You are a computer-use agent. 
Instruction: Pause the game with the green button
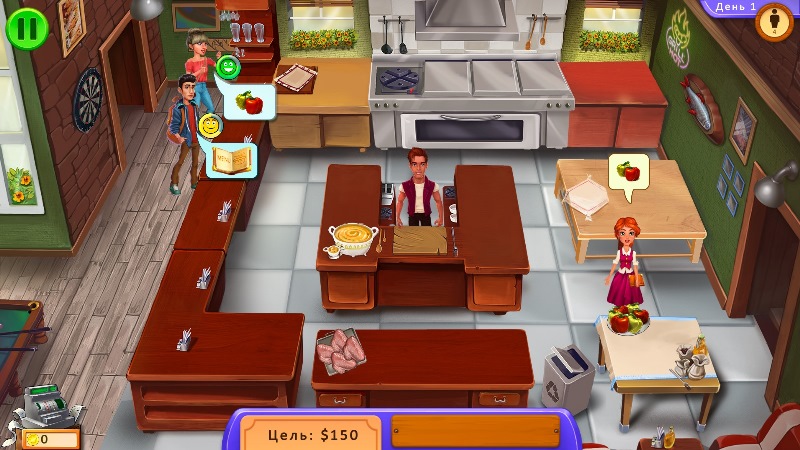pyautogui.click(x=26, y=27)
